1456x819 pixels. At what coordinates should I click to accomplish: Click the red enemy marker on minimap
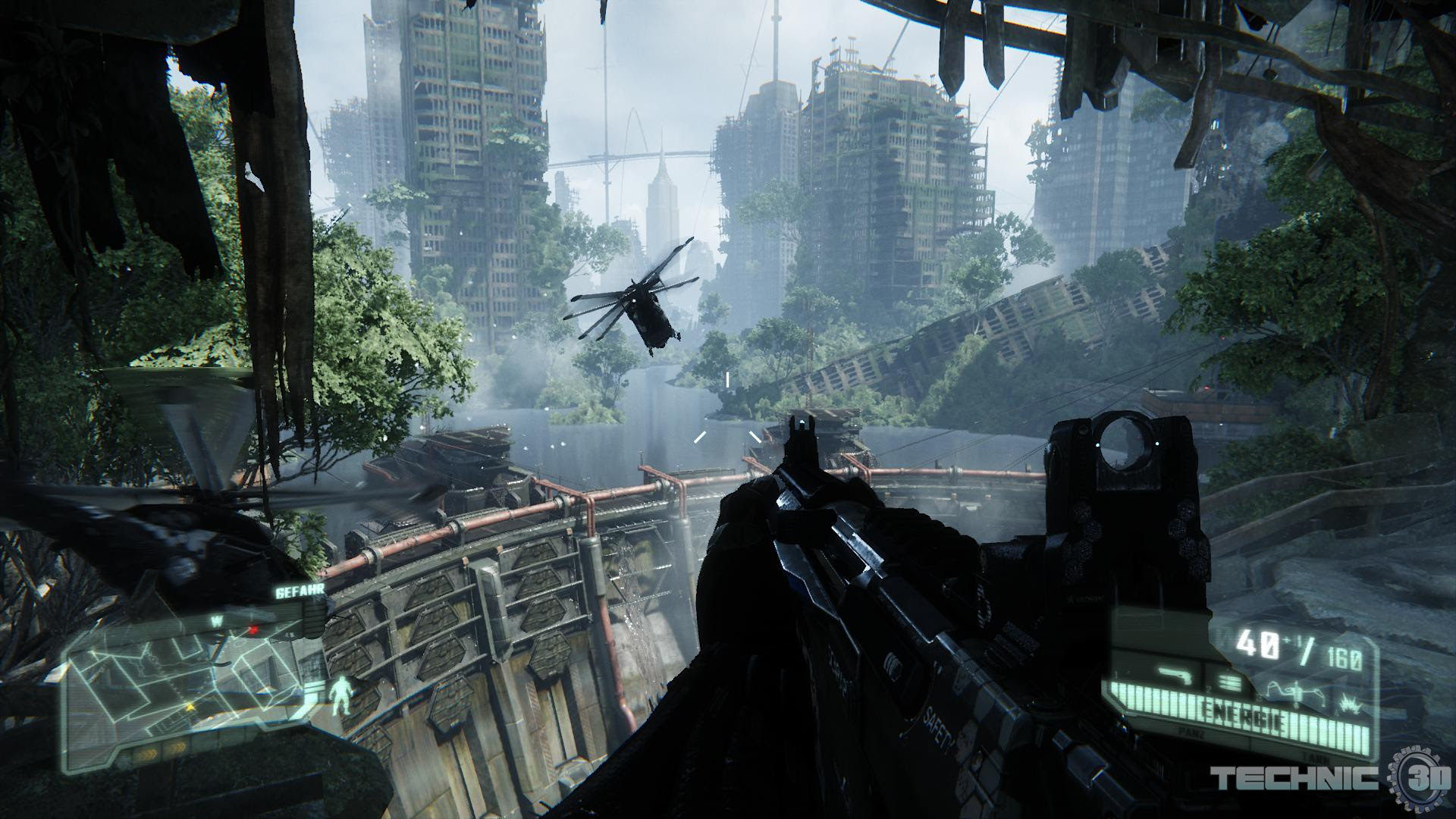[254, 629]
